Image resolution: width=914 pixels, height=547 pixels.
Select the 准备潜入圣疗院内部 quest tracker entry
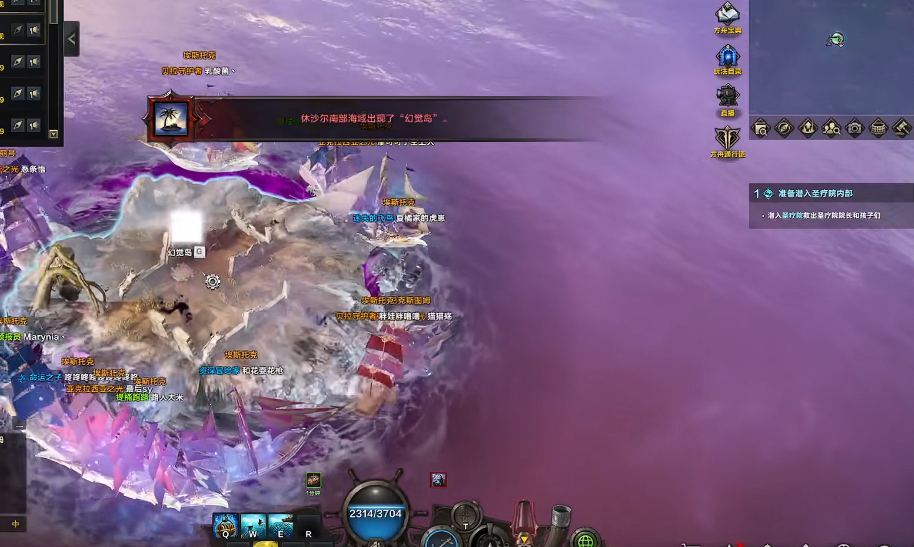coord(815,193)
